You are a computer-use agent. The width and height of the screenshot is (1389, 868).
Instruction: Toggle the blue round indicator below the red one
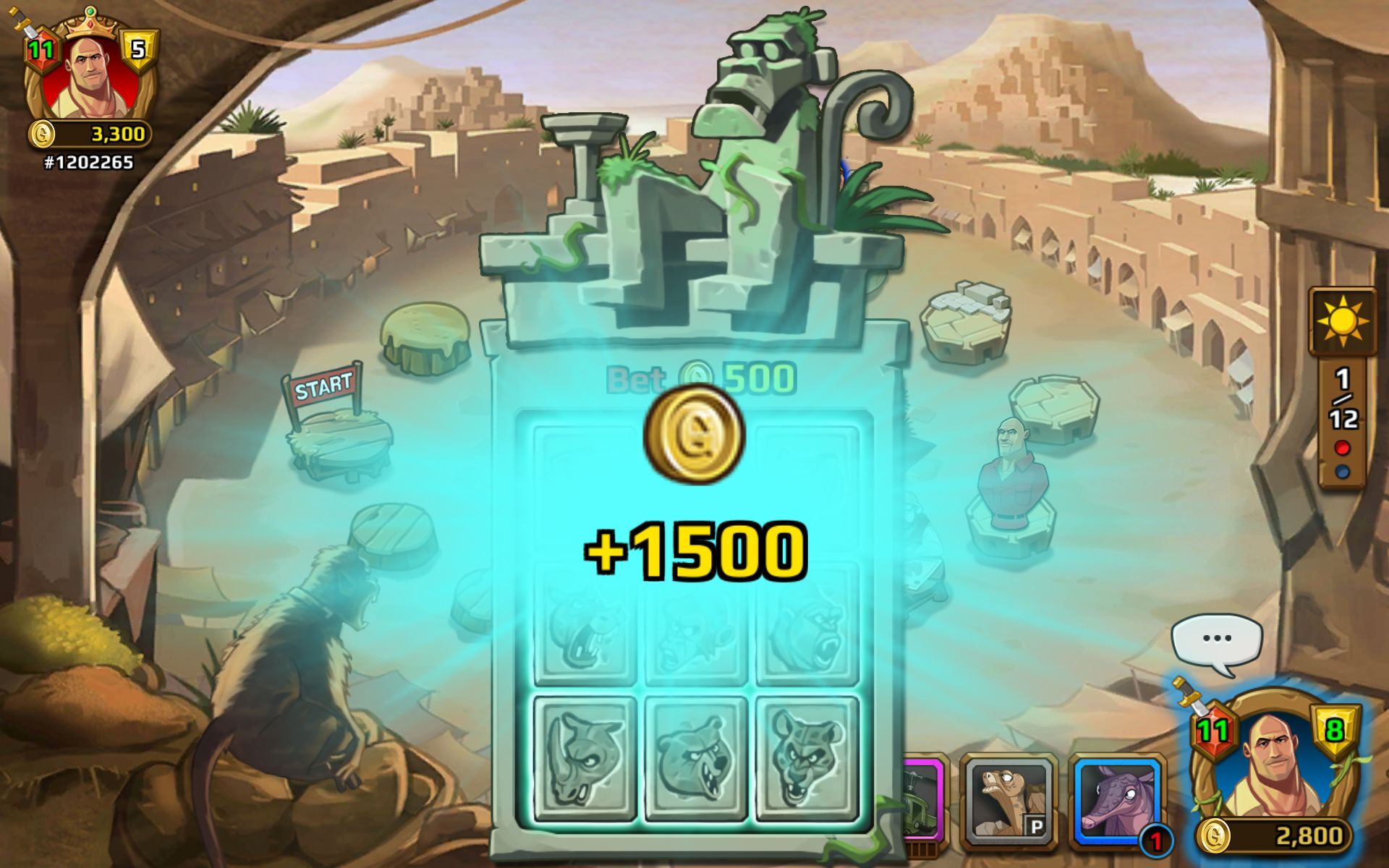(1343, 472)
